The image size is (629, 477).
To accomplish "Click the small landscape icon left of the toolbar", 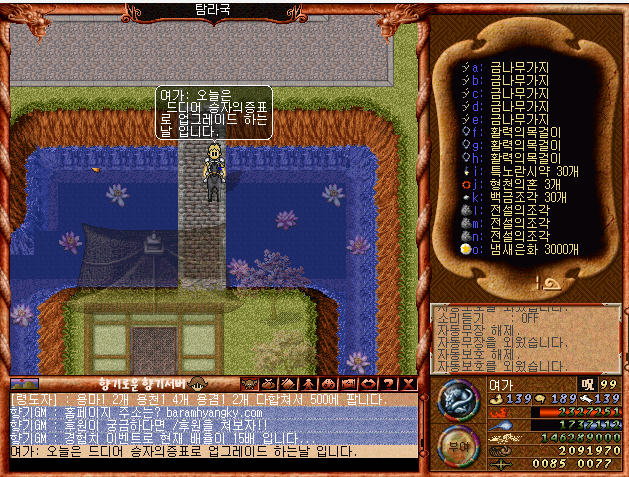I will click(x=24, y=383).
